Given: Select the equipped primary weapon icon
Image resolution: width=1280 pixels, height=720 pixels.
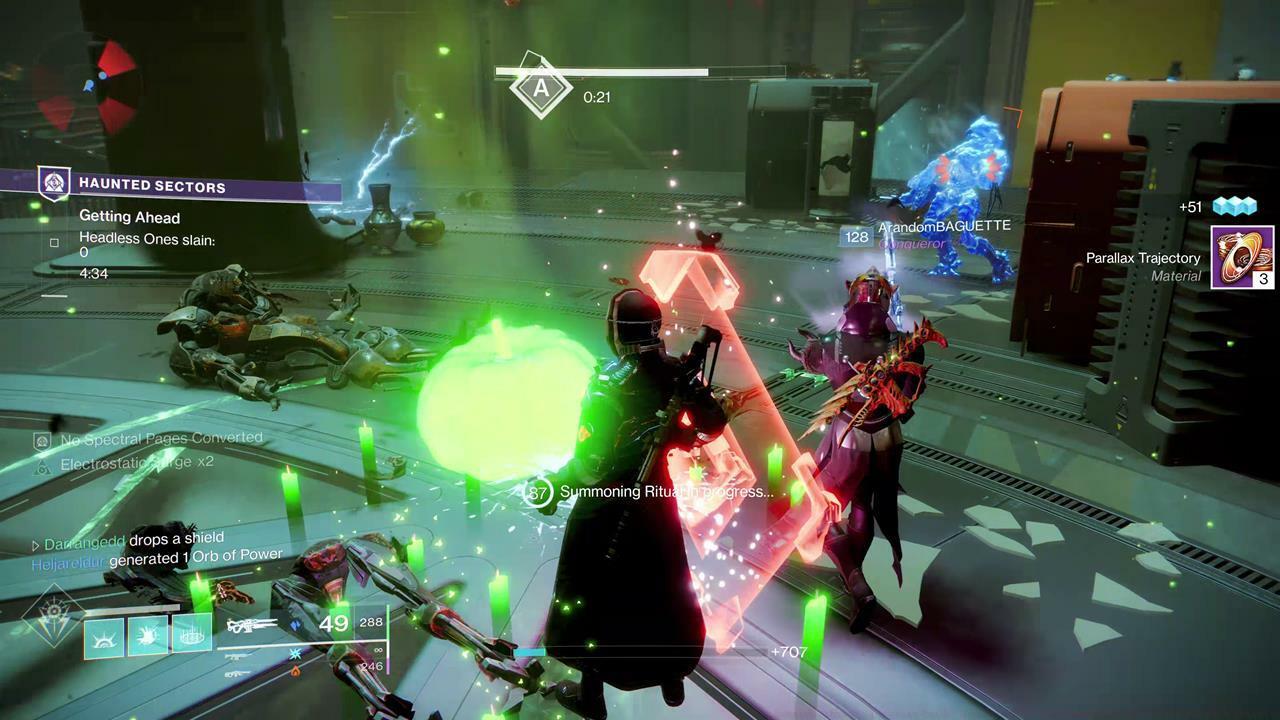Looking at the screenshot, I should [x=252, y=626].
